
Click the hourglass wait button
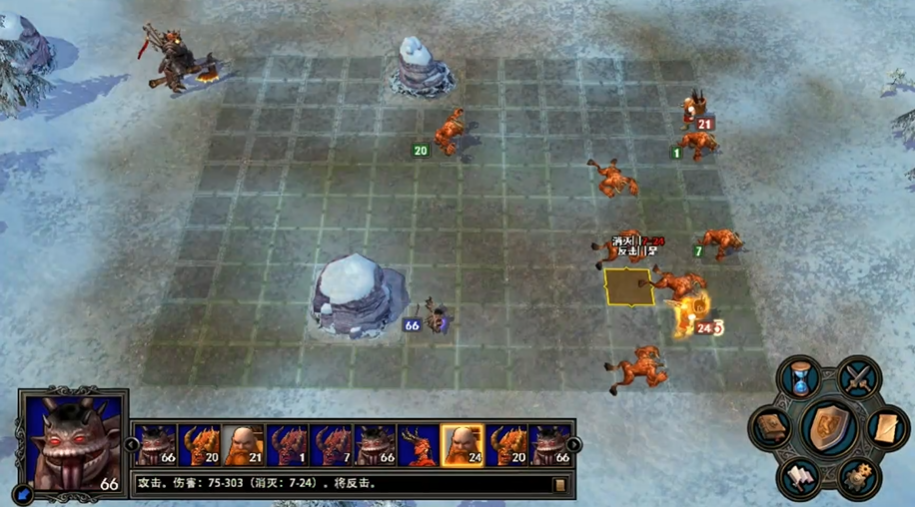click(x=801, y=378)
